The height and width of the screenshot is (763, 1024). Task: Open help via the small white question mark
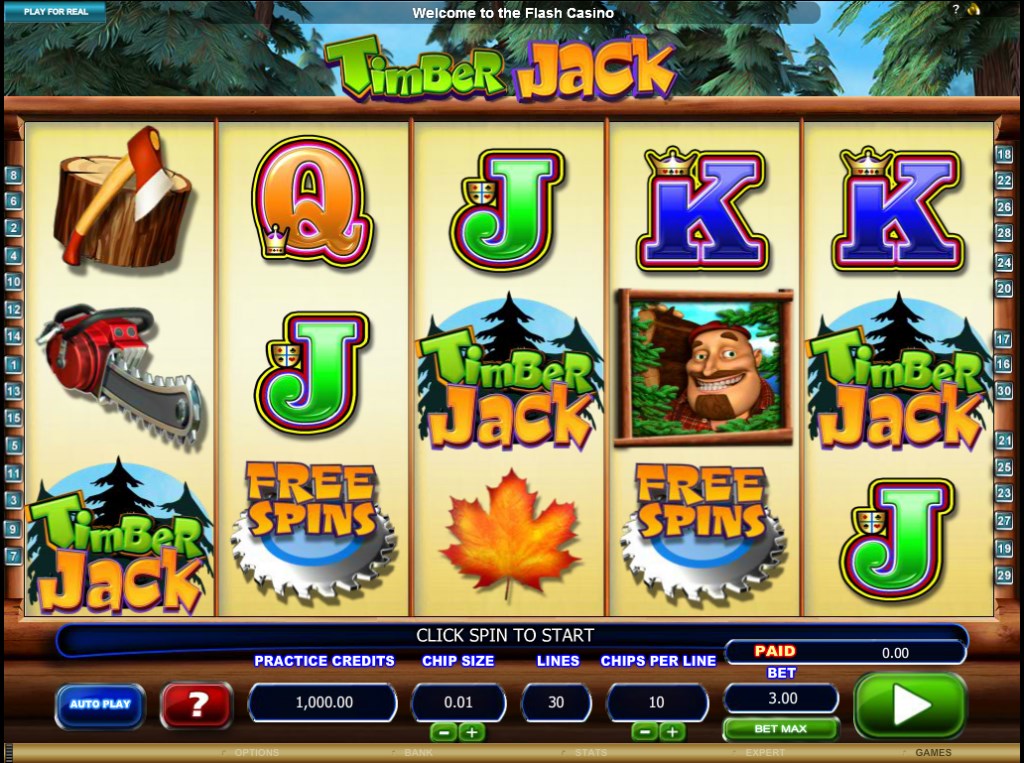(955, 10)
